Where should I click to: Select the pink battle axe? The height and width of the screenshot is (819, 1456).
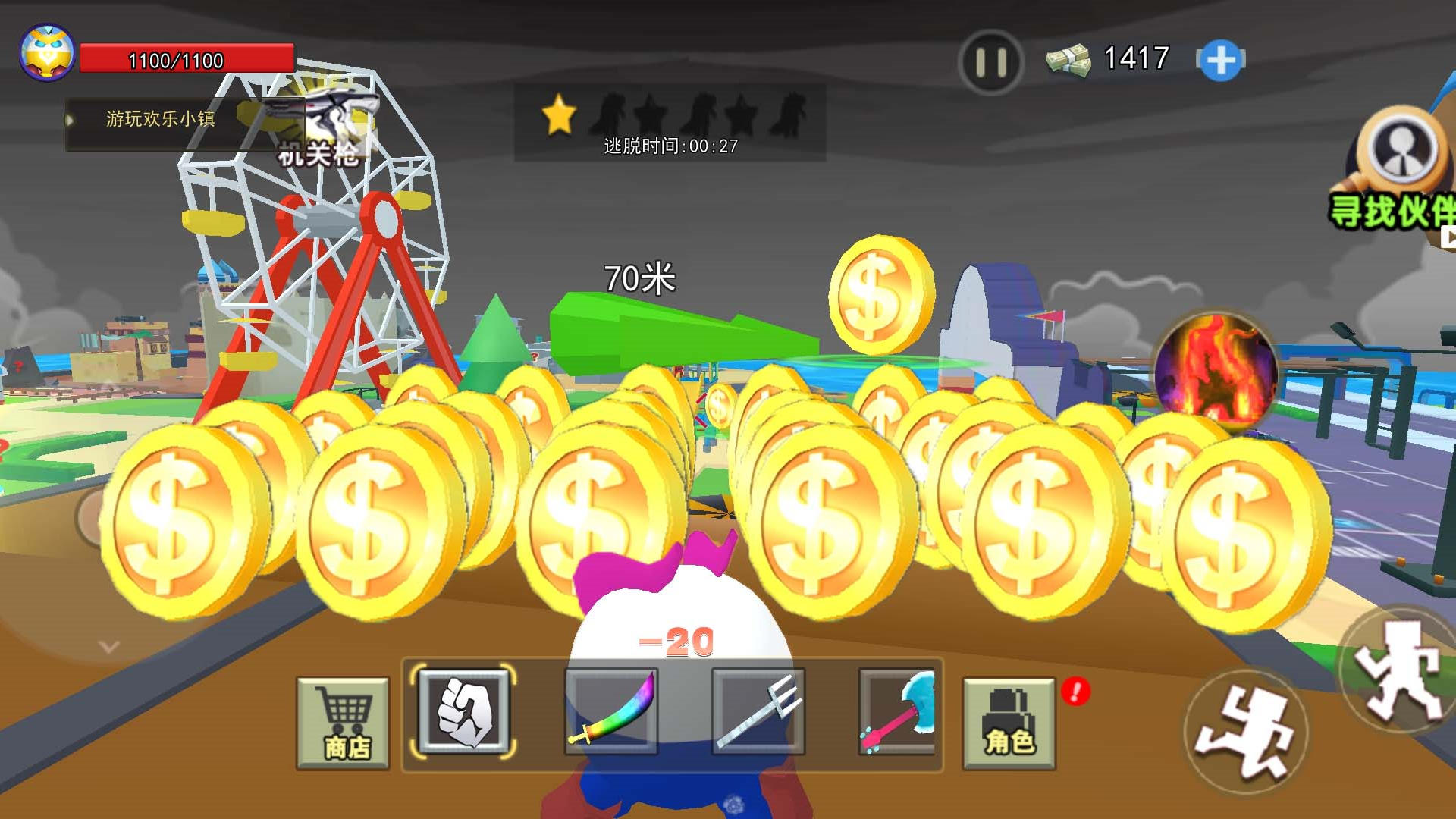tap(899, 712)
